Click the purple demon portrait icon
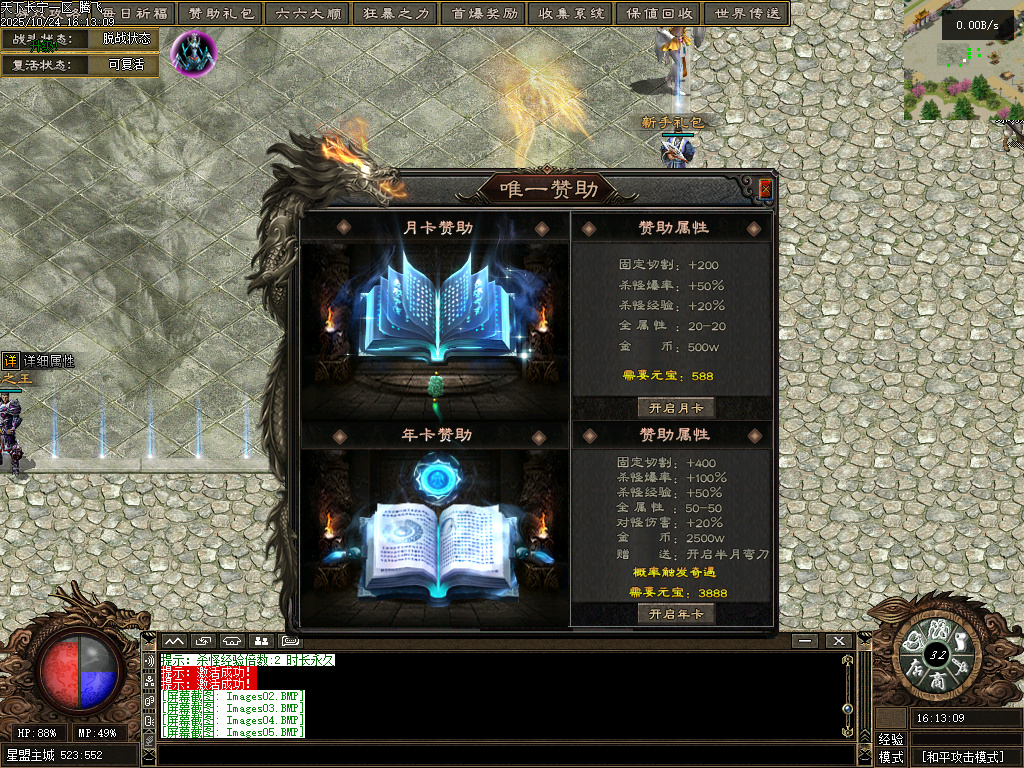Image resolution: width=1024 pixels, height=768 pixels. coord(194,51)
